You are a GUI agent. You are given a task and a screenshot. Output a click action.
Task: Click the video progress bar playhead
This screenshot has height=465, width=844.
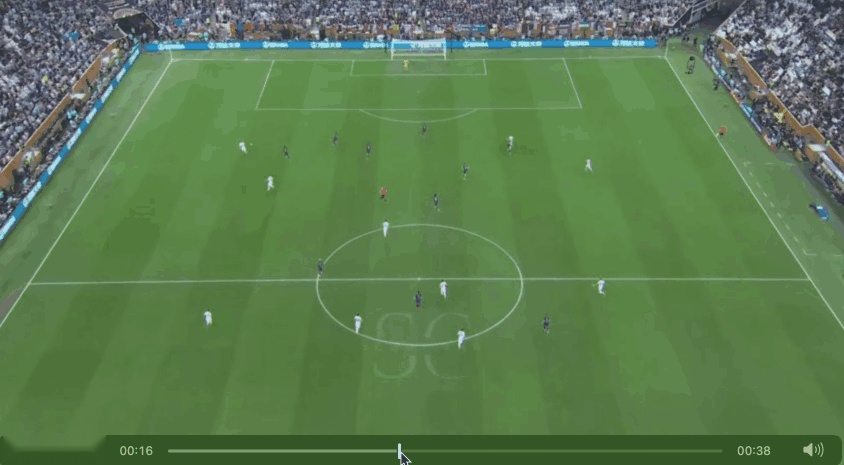point(399,450)
